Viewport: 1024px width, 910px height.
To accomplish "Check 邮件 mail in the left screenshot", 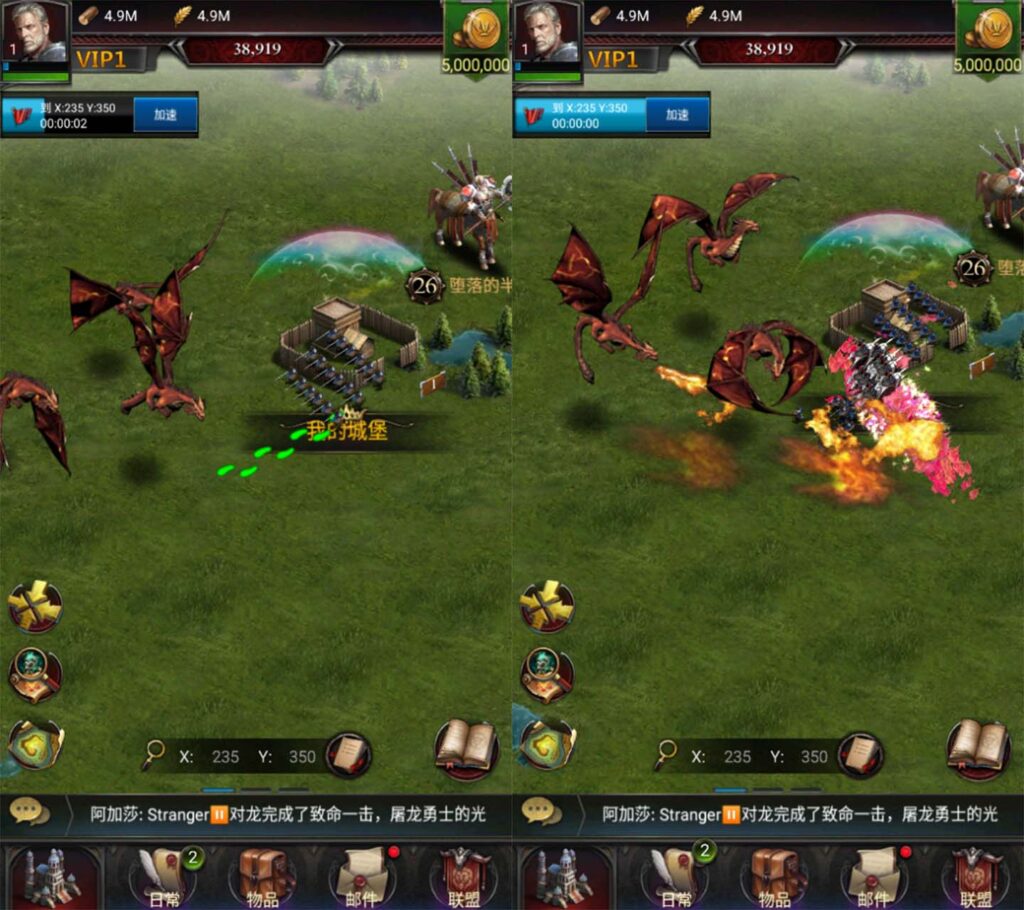I will 362,877.
